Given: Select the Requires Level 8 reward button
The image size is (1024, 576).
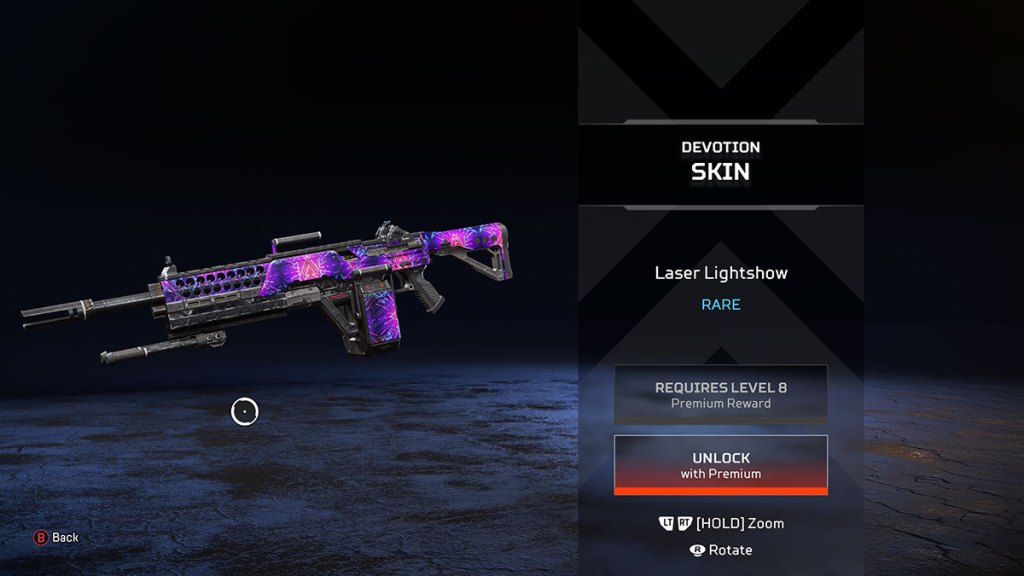Looking at the screenshot, I should [x=720, y=394].
